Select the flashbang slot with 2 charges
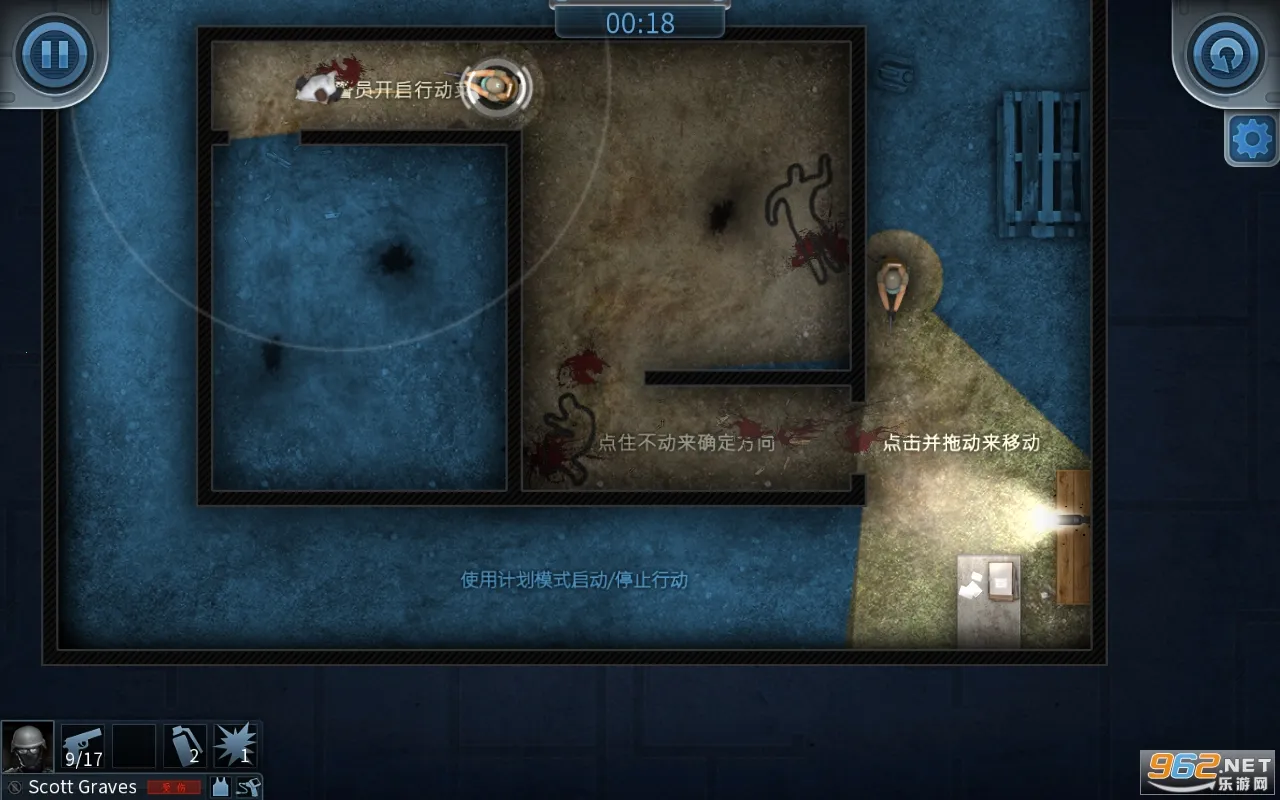 (186, 744)
